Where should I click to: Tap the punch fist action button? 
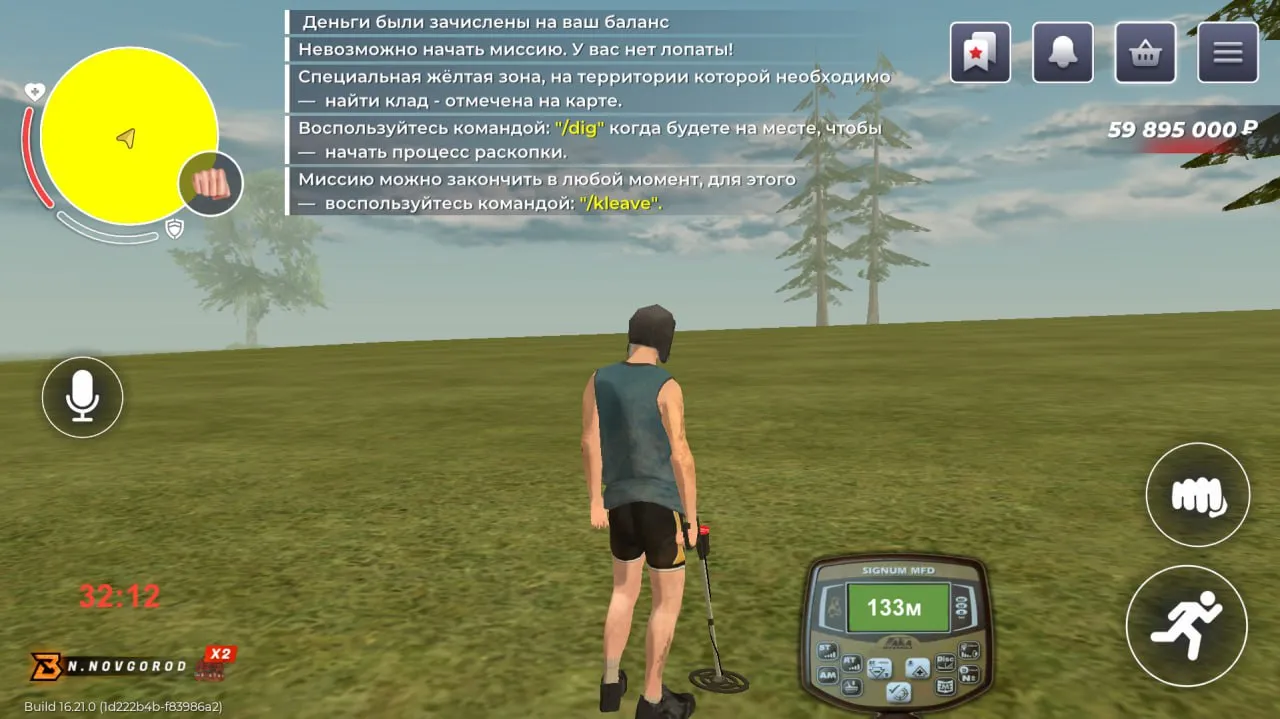(x=1197, y=494)
